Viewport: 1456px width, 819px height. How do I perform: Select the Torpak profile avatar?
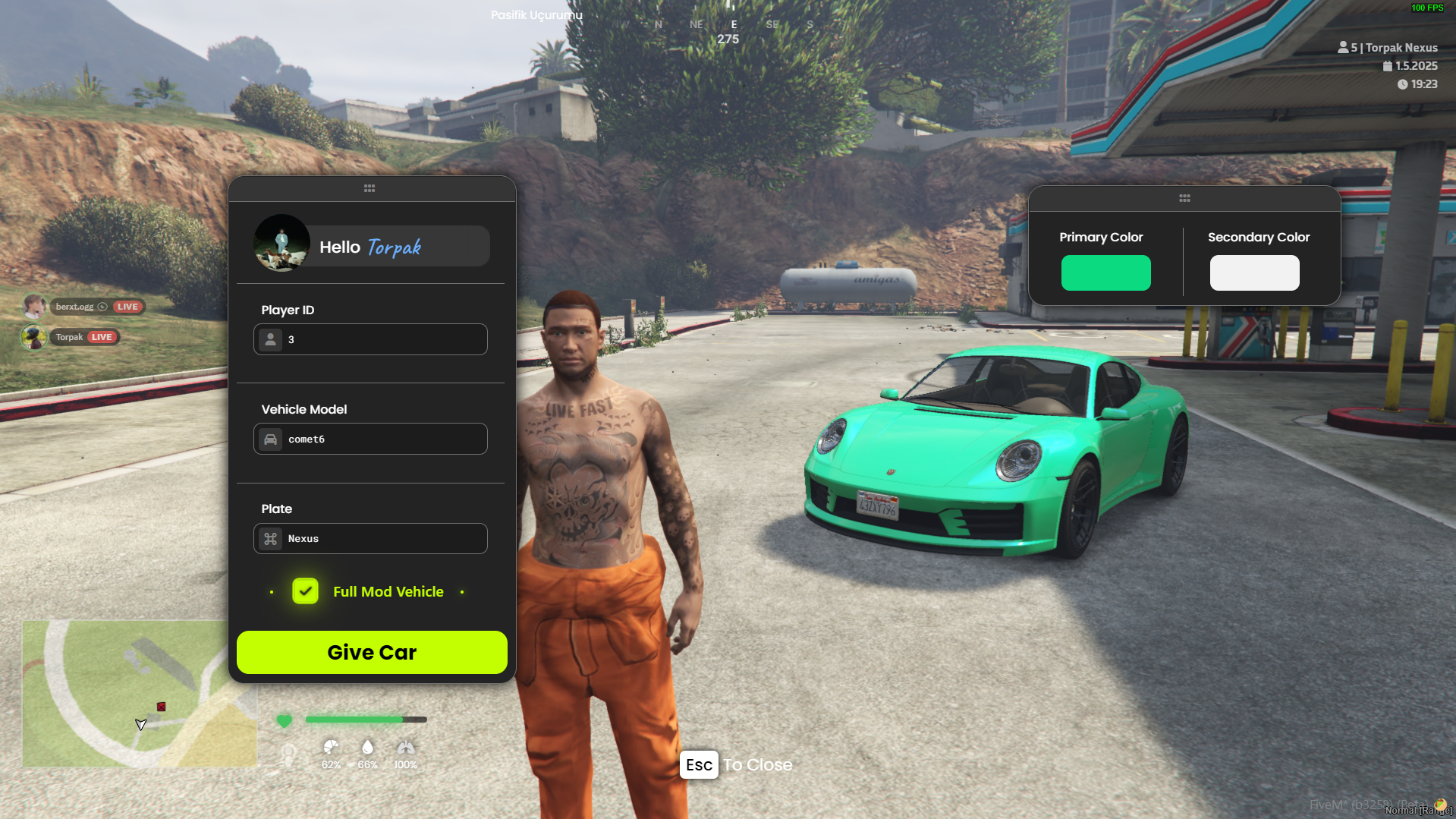(281, 244)
